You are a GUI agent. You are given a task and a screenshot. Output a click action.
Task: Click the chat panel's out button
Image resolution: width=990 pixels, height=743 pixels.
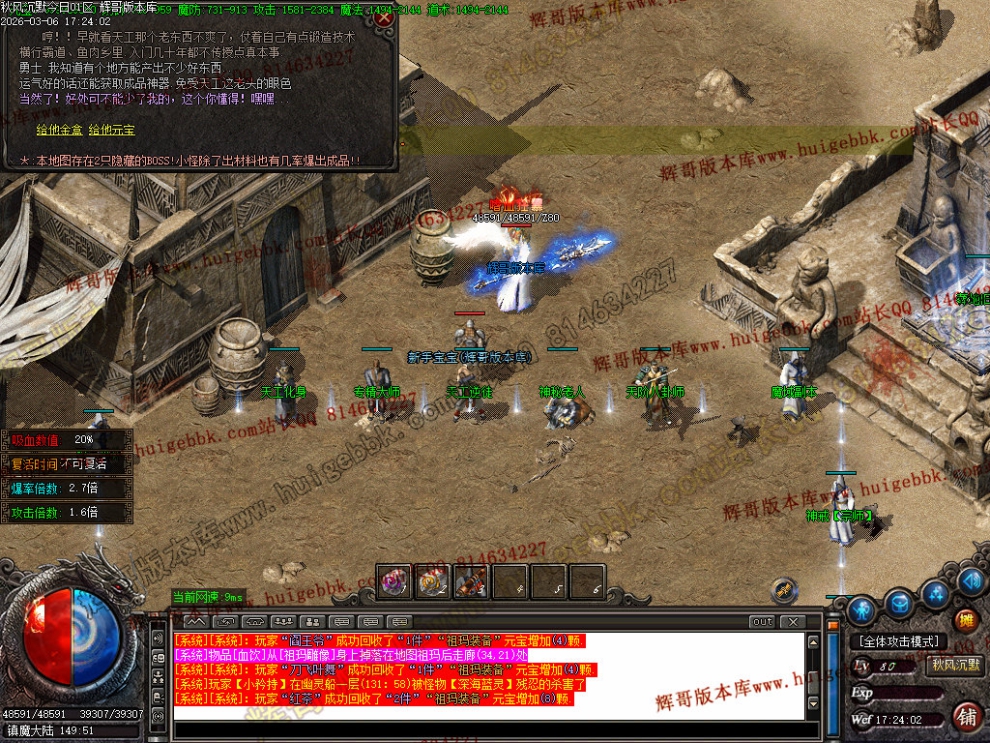pos(763,622)
